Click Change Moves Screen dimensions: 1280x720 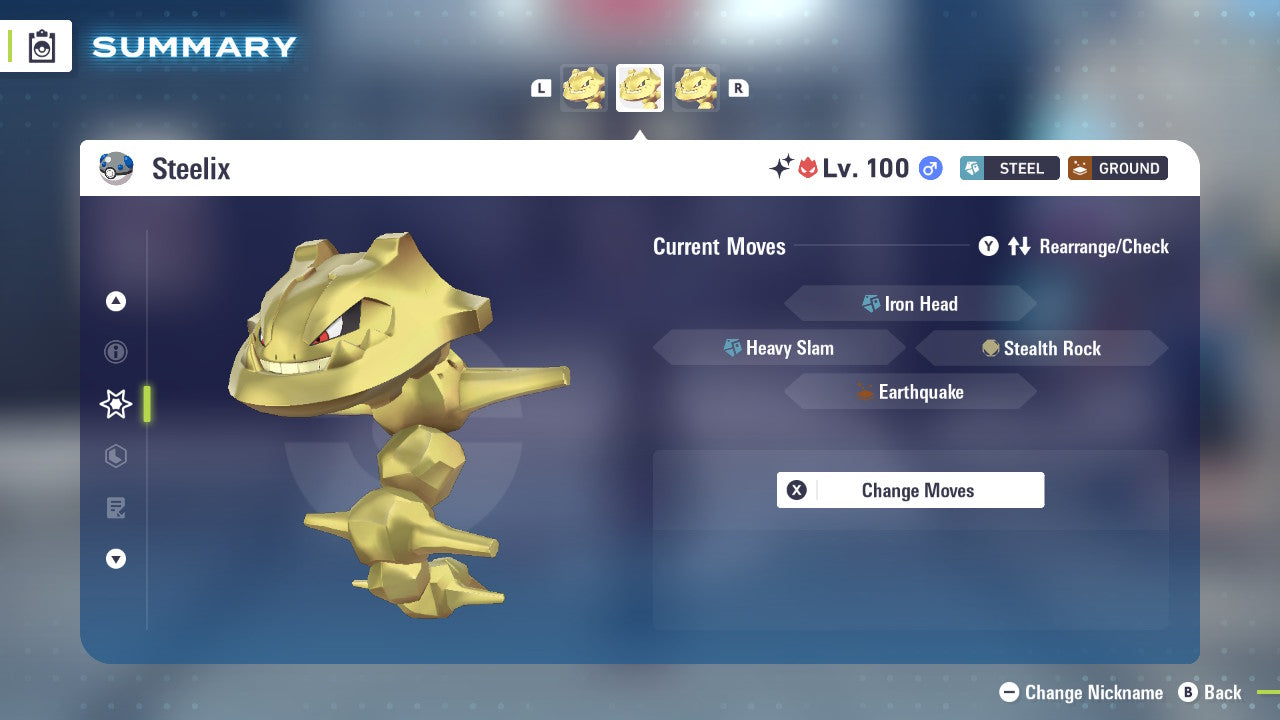[x=910, y=490]
